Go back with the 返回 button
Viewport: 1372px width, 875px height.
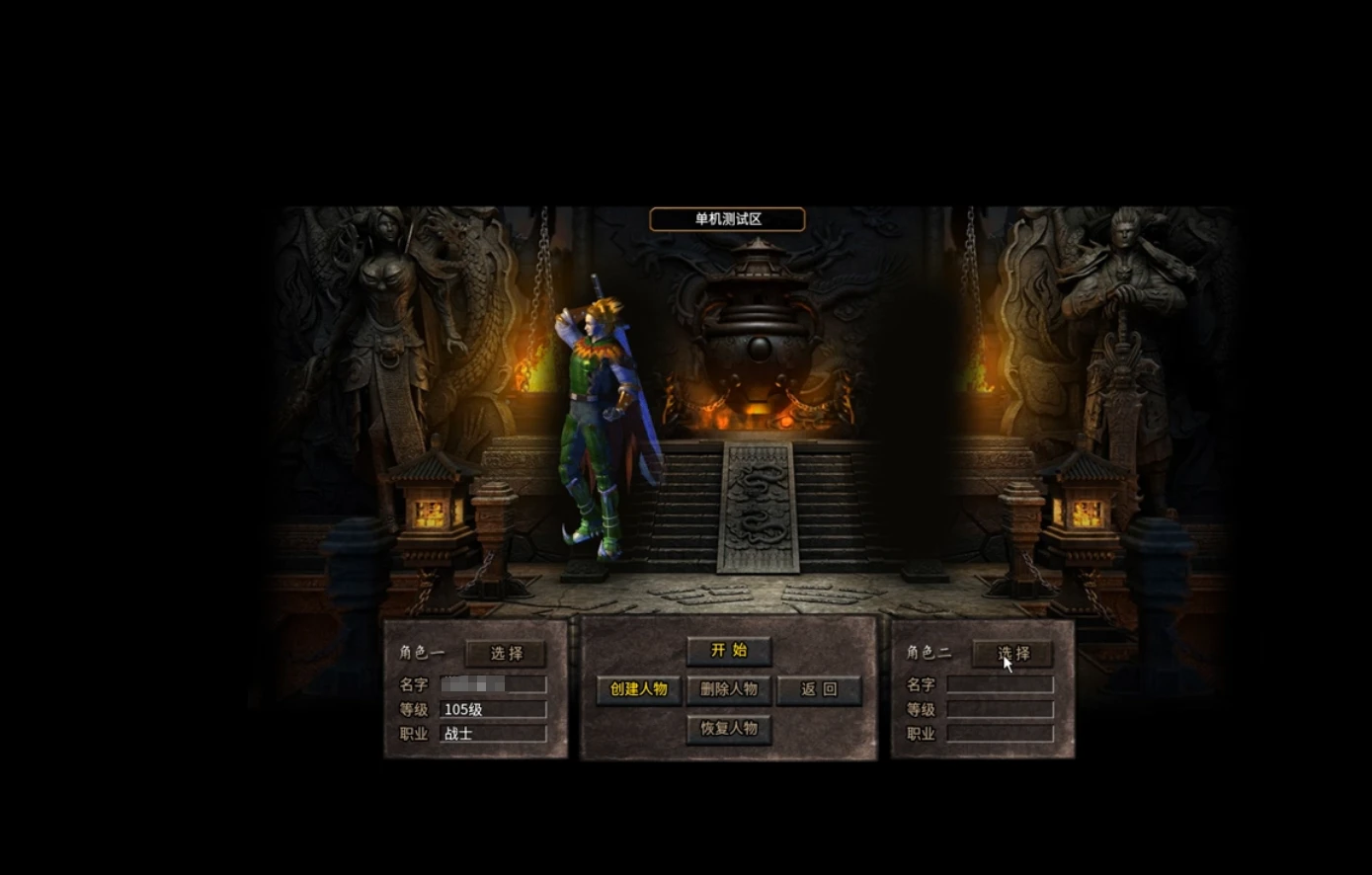819,689
